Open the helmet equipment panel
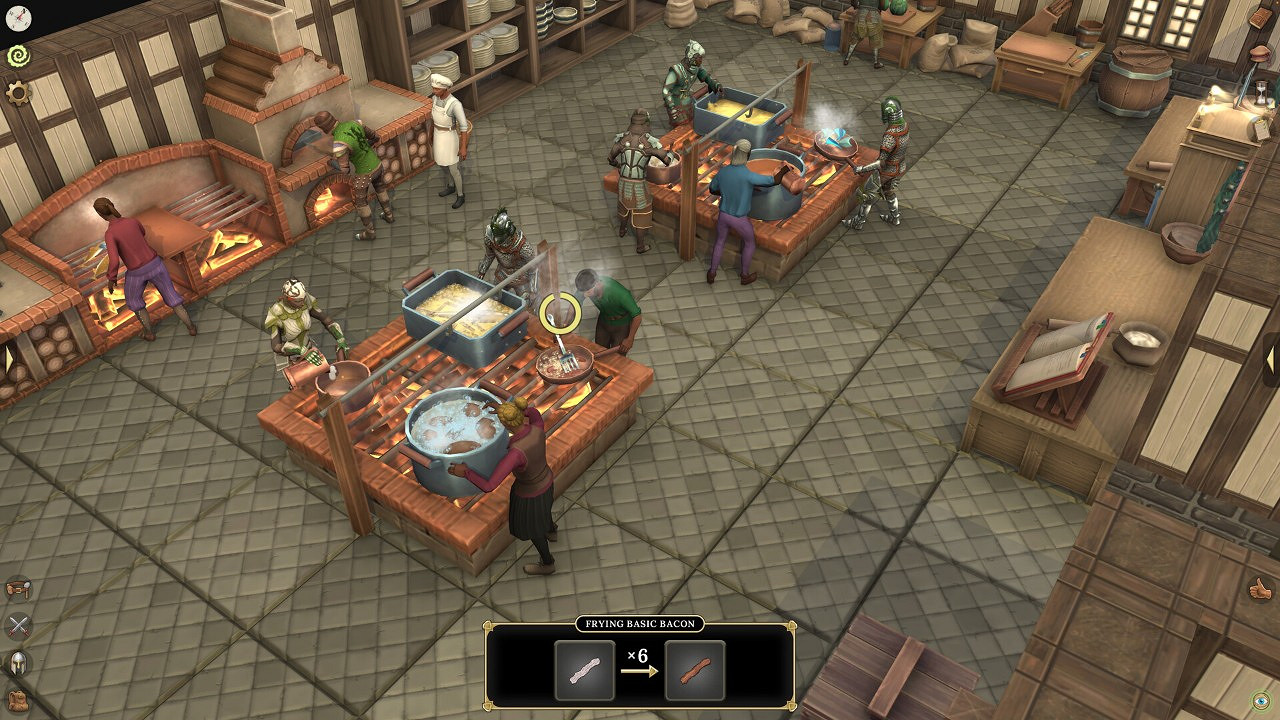The width and height of the screenshot is (1280, 720). tap(18, 663)
